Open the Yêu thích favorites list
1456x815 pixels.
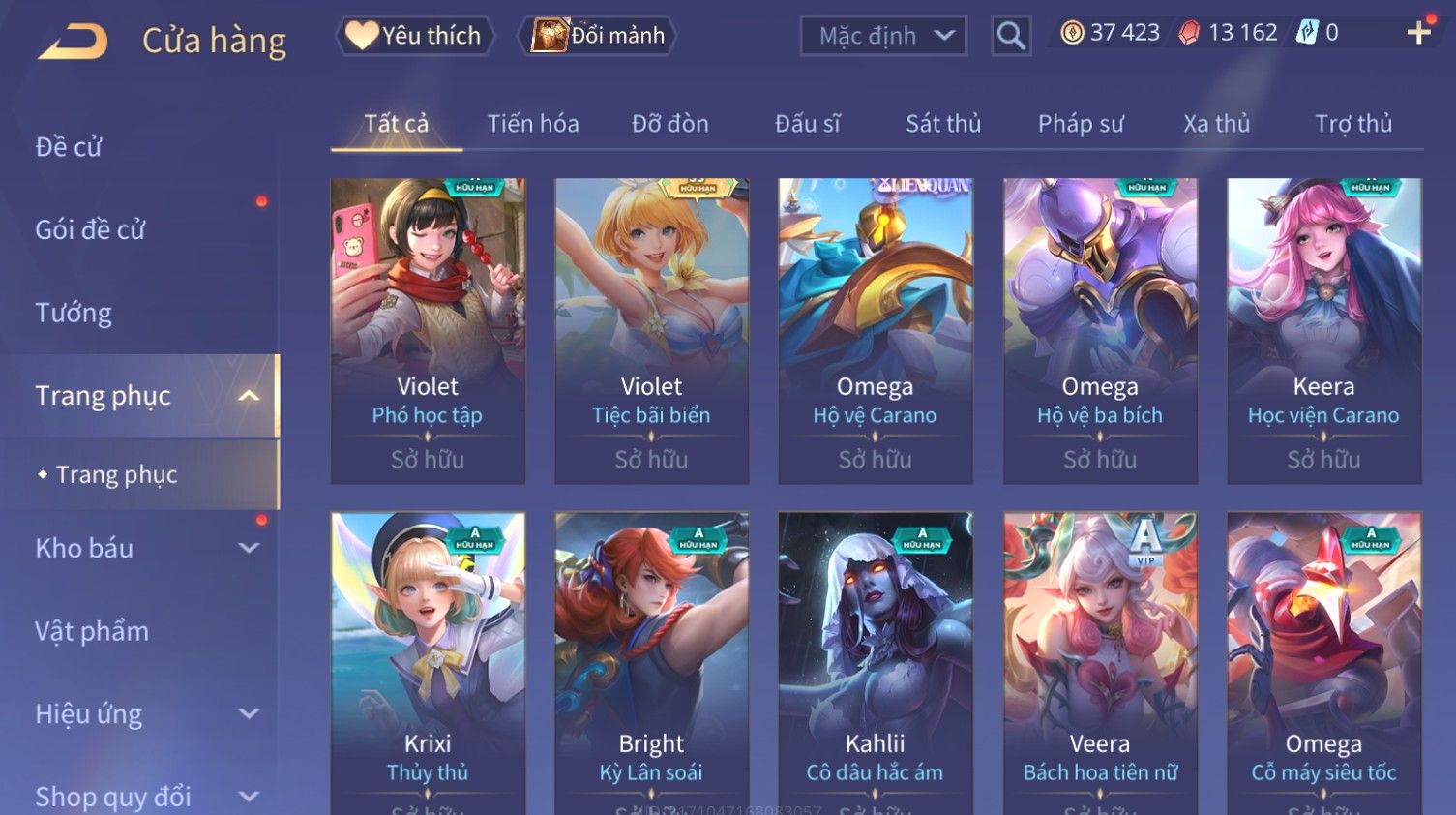[415, 36]
